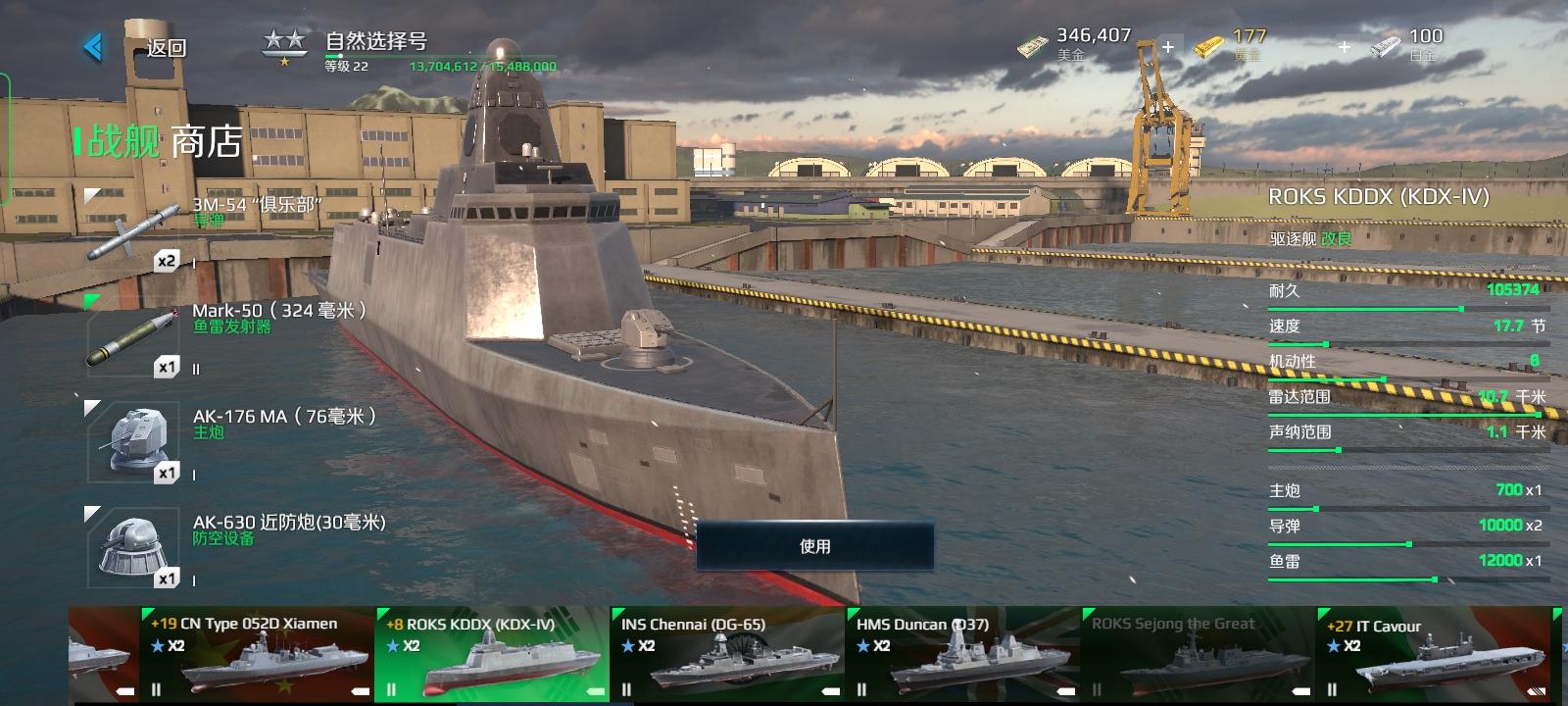This screenshot has height=706, width=1568.
Task: Select the ROKS KDDX (KDX-IV) ship card
Action: click(x=491, y=655)
